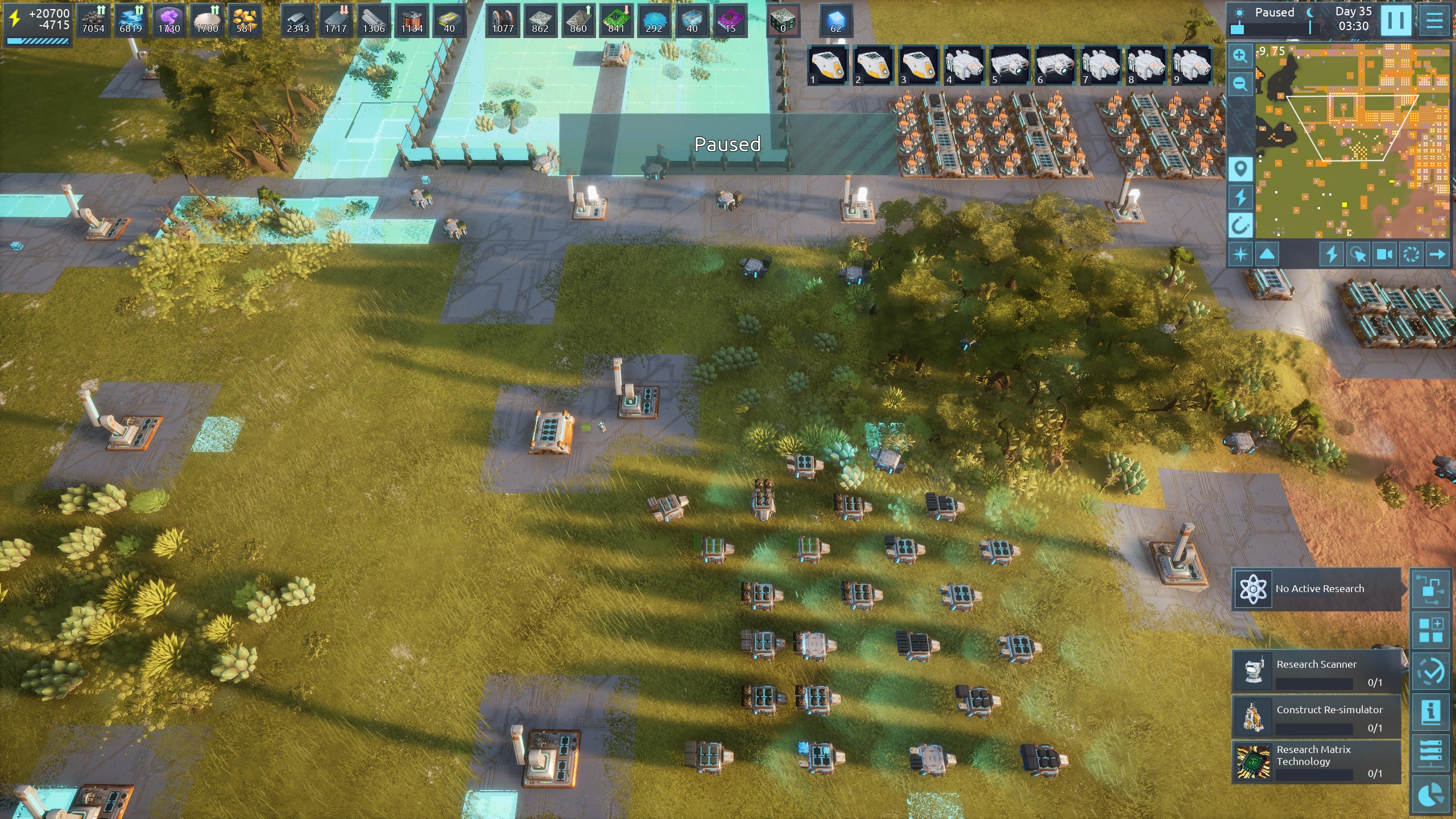Toggle the map pin marker button

(x=1240, y=169)
